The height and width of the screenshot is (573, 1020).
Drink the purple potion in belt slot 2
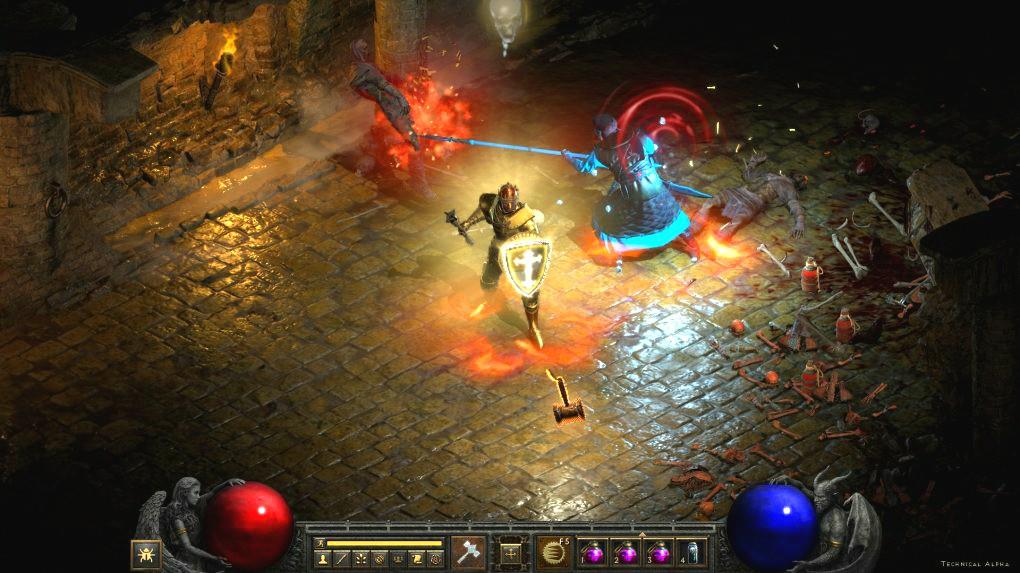tap(626, 551)
